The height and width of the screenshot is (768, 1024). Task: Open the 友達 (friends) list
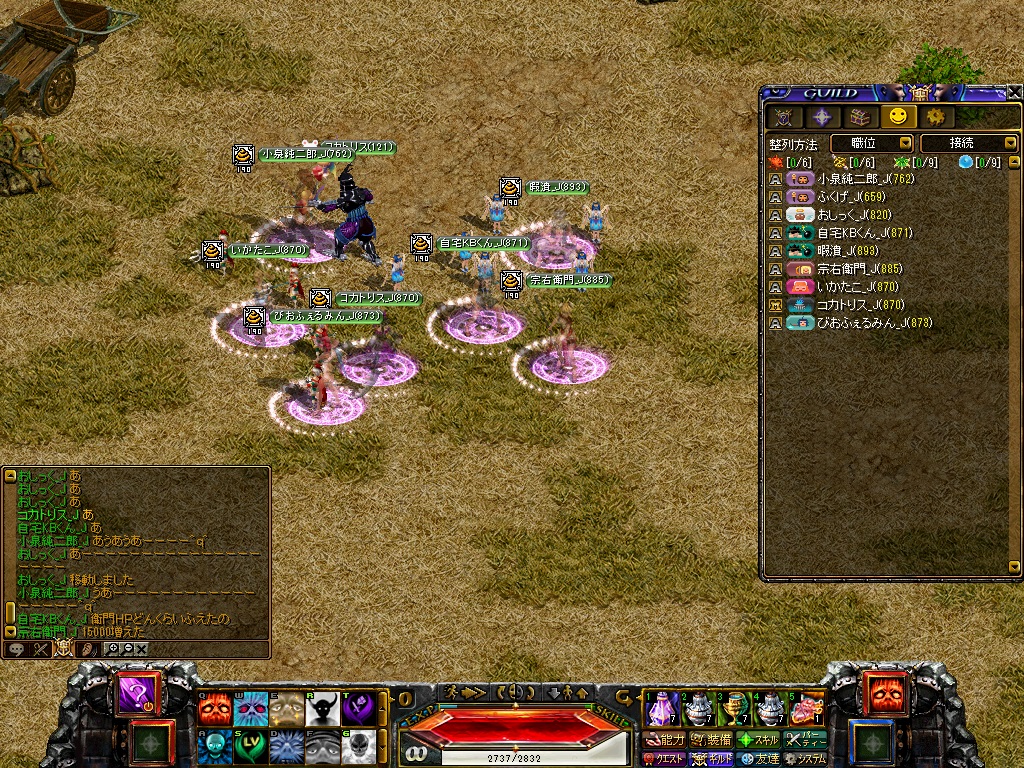click(x=758, y=759)
